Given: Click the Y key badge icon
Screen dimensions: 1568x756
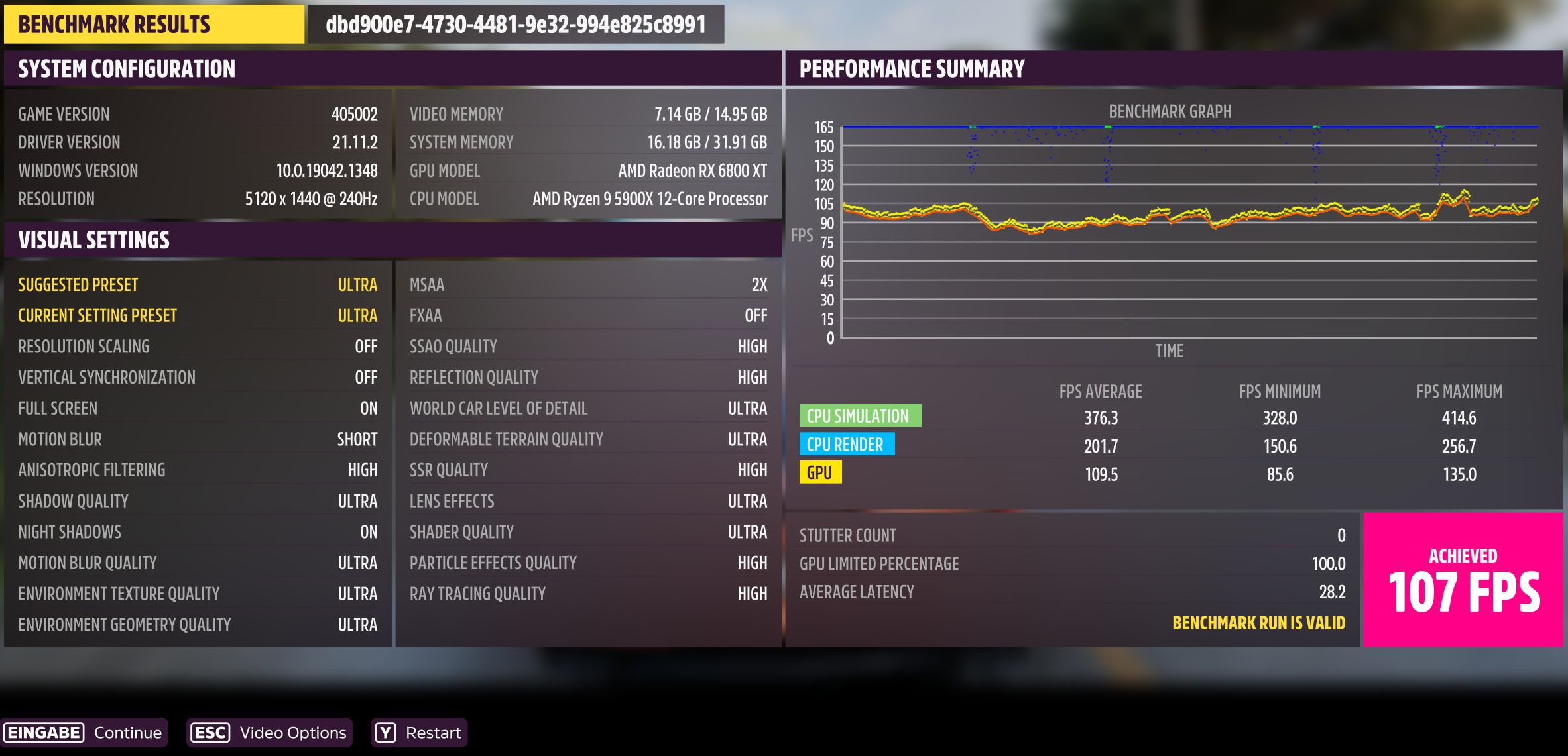Looking at the screenshot, I should coord(385,732).
